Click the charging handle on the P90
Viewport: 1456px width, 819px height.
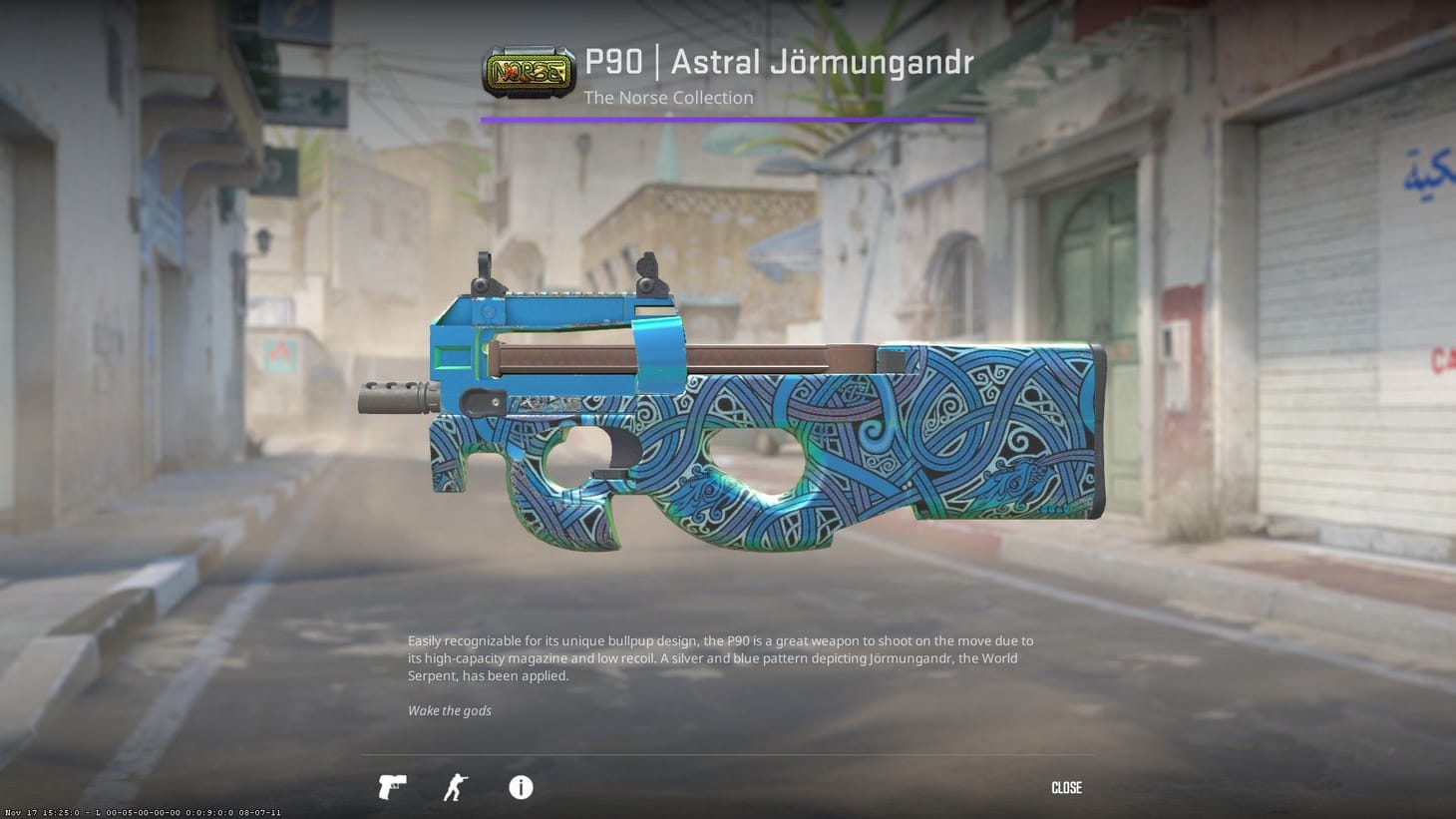tap(481, 401)
